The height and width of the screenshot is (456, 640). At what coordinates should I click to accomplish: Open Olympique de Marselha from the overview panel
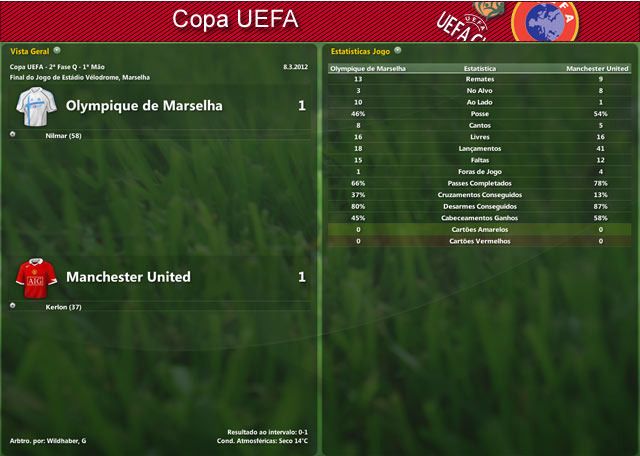click(144, 105)
